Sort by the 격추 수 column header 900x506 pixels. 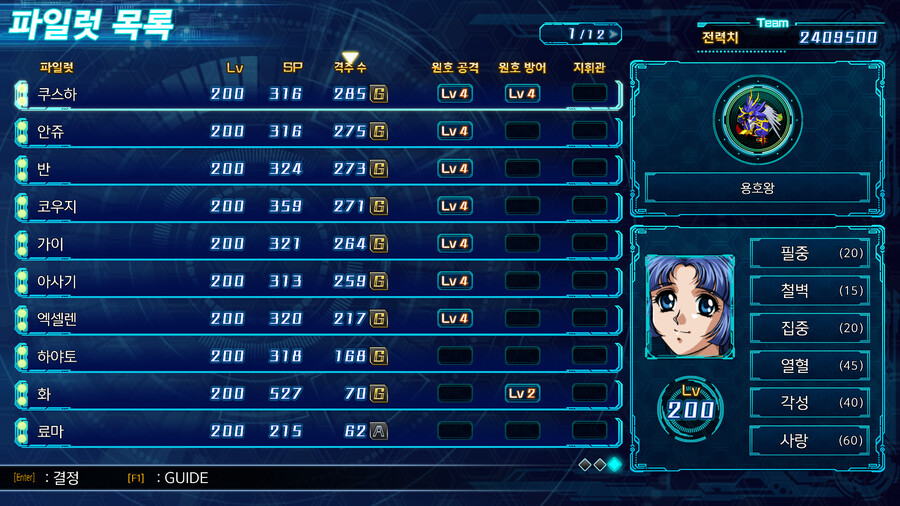click(x=350, y=68)
